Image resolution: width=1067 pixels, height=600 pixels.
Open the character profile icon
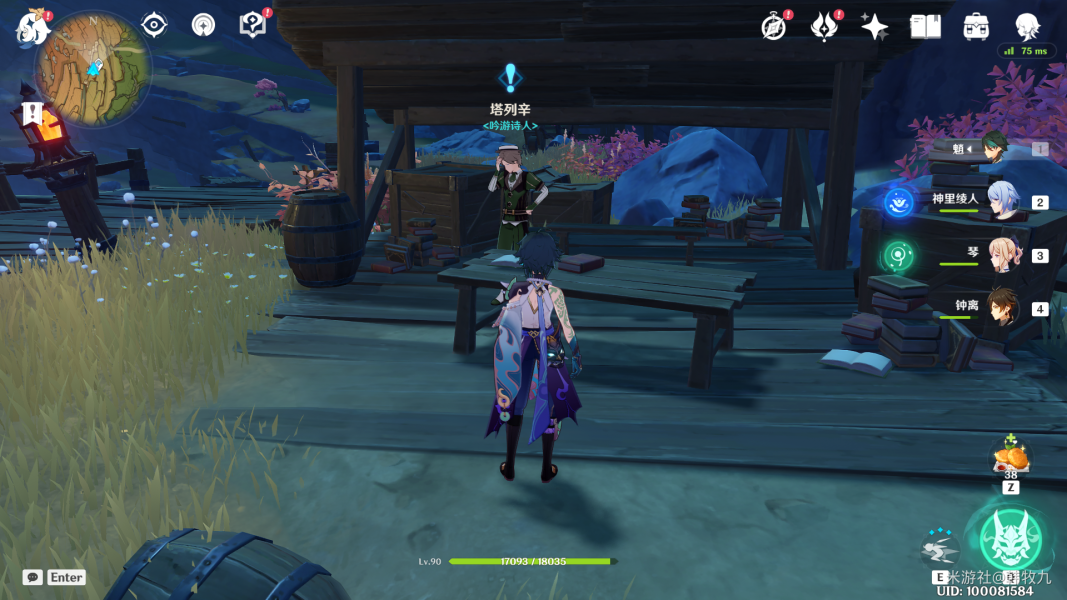coord(1027,26)
